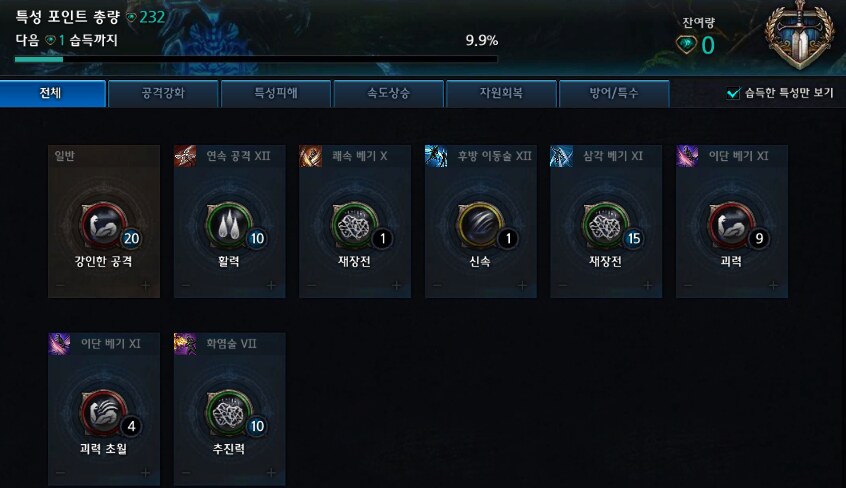Open the 공격강화 tab
The width and height of the screenshot is (846, 488).
coord(163,94)
